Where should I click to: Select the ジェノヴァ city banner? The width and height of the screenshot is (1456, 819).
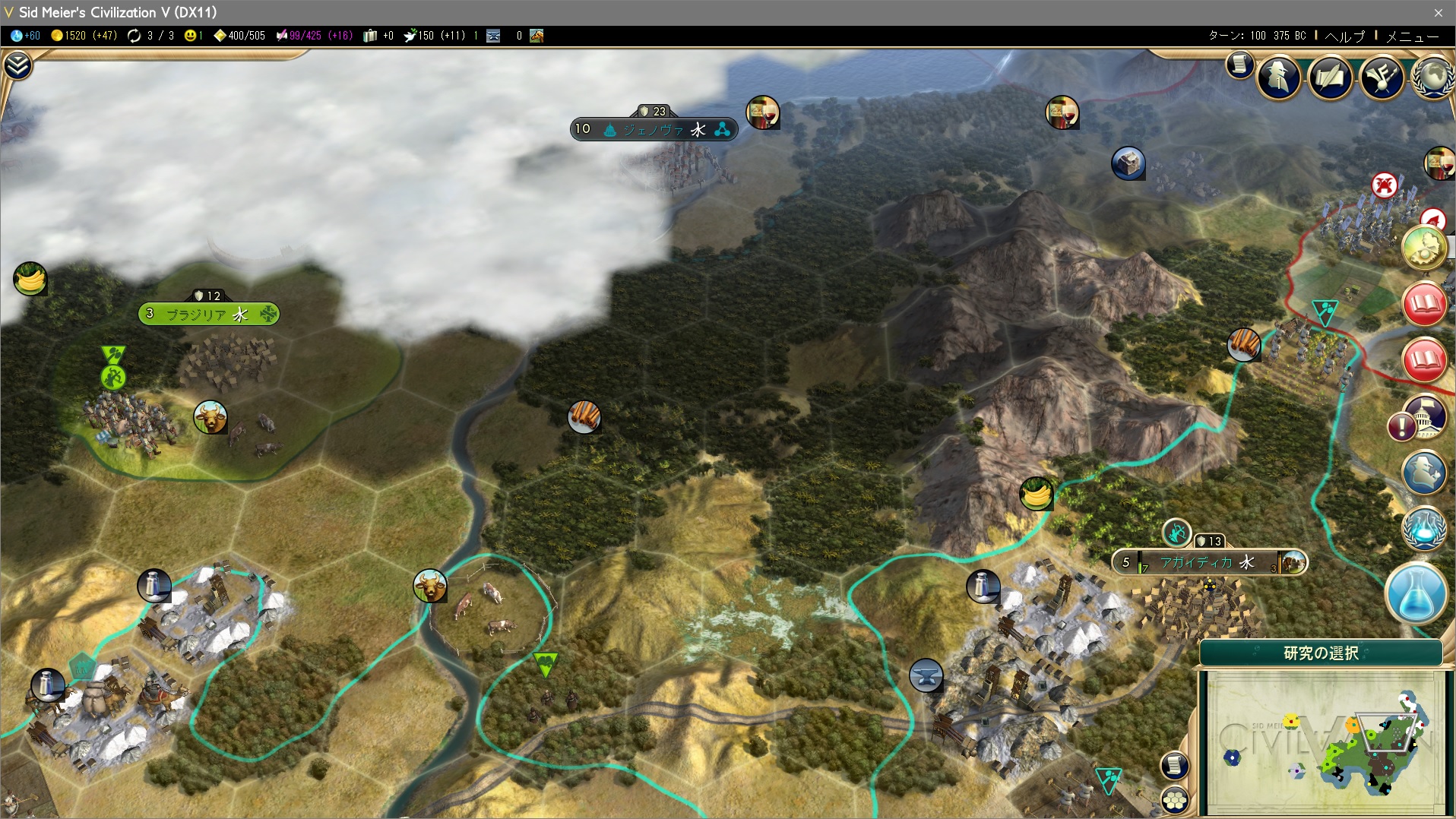[654, 129]
